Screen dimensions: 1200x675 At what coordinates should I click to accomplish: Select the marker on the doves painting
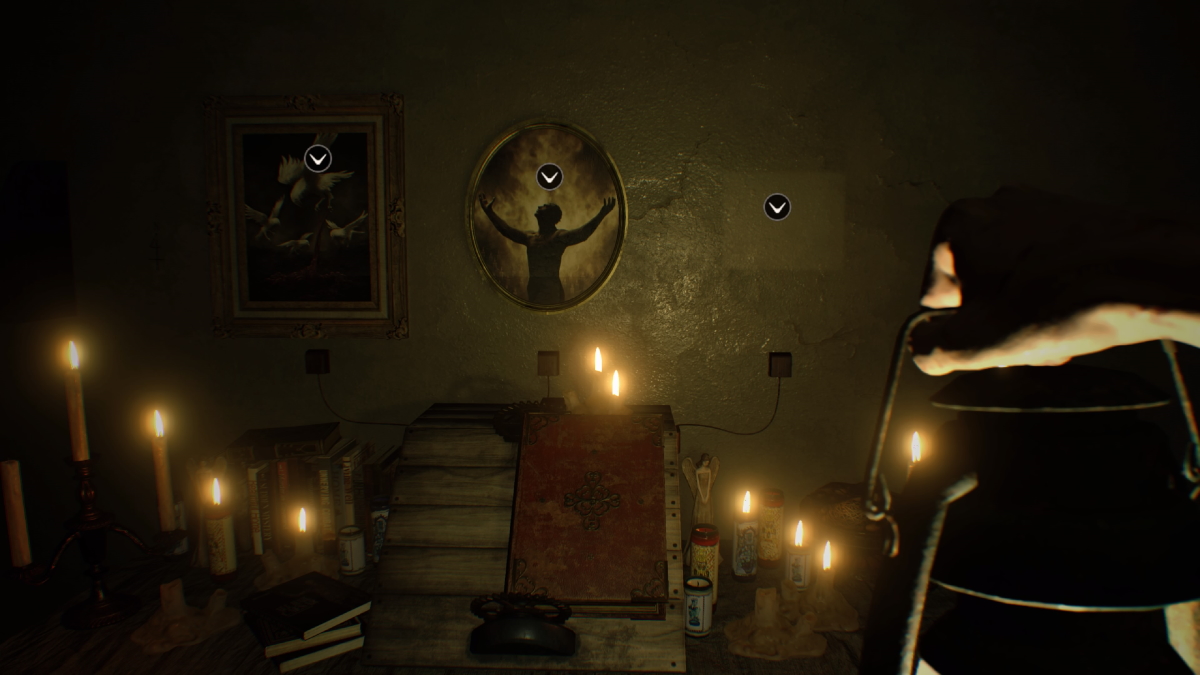tap(318, 158)
